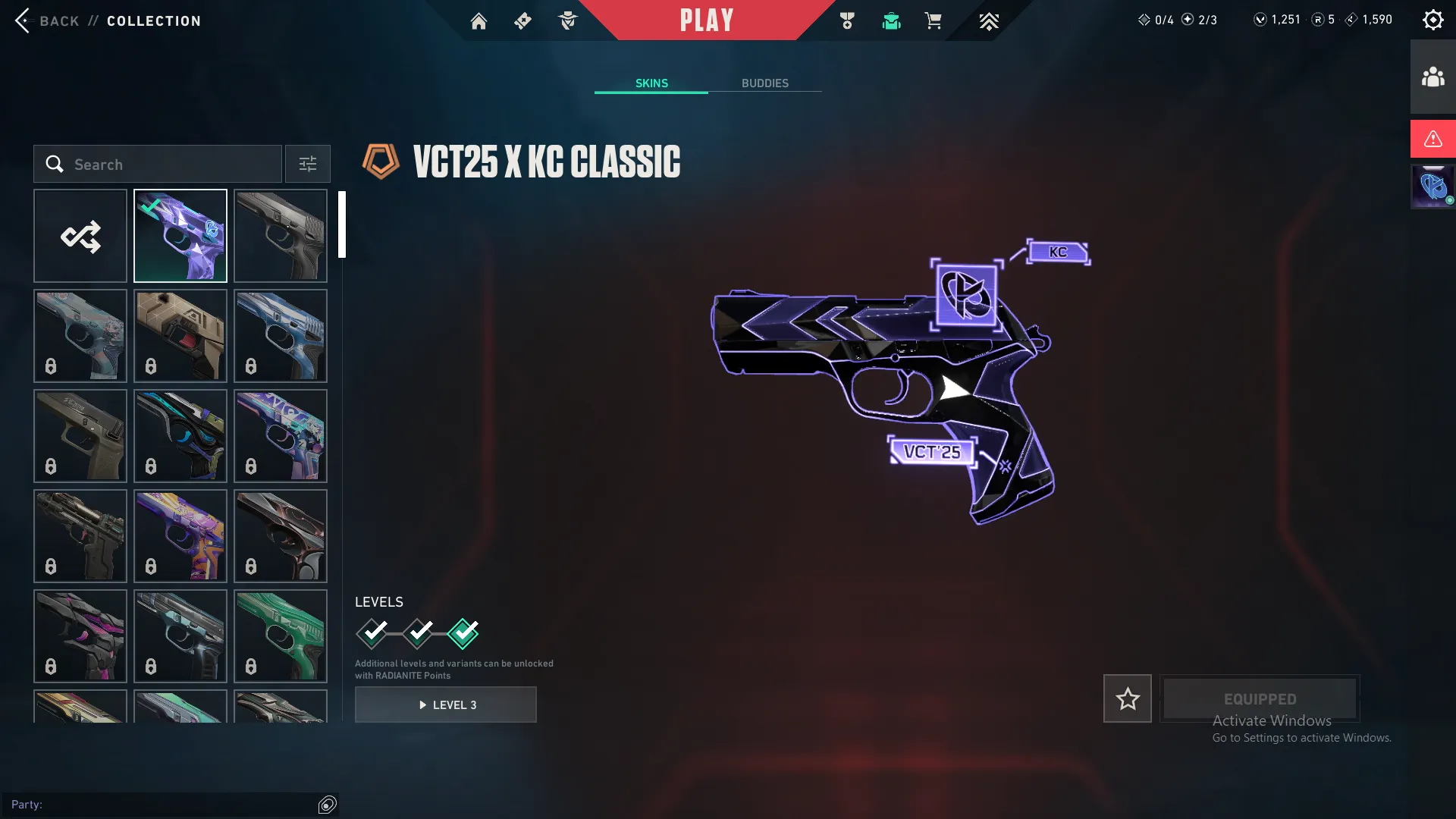Switch to the SKINS tab
1456x819 pixels.
651,83
